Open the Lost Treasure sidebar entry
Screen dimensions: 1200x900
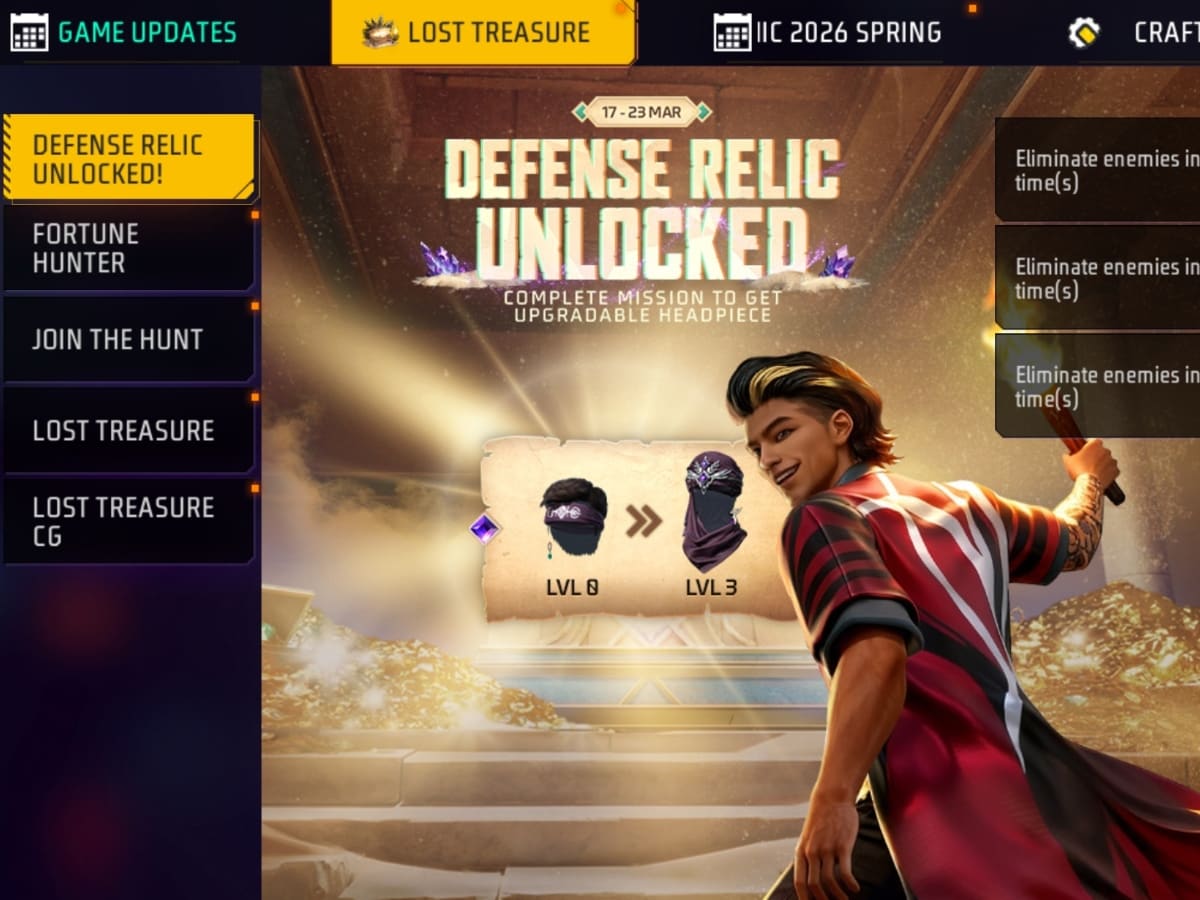[128, 430]
